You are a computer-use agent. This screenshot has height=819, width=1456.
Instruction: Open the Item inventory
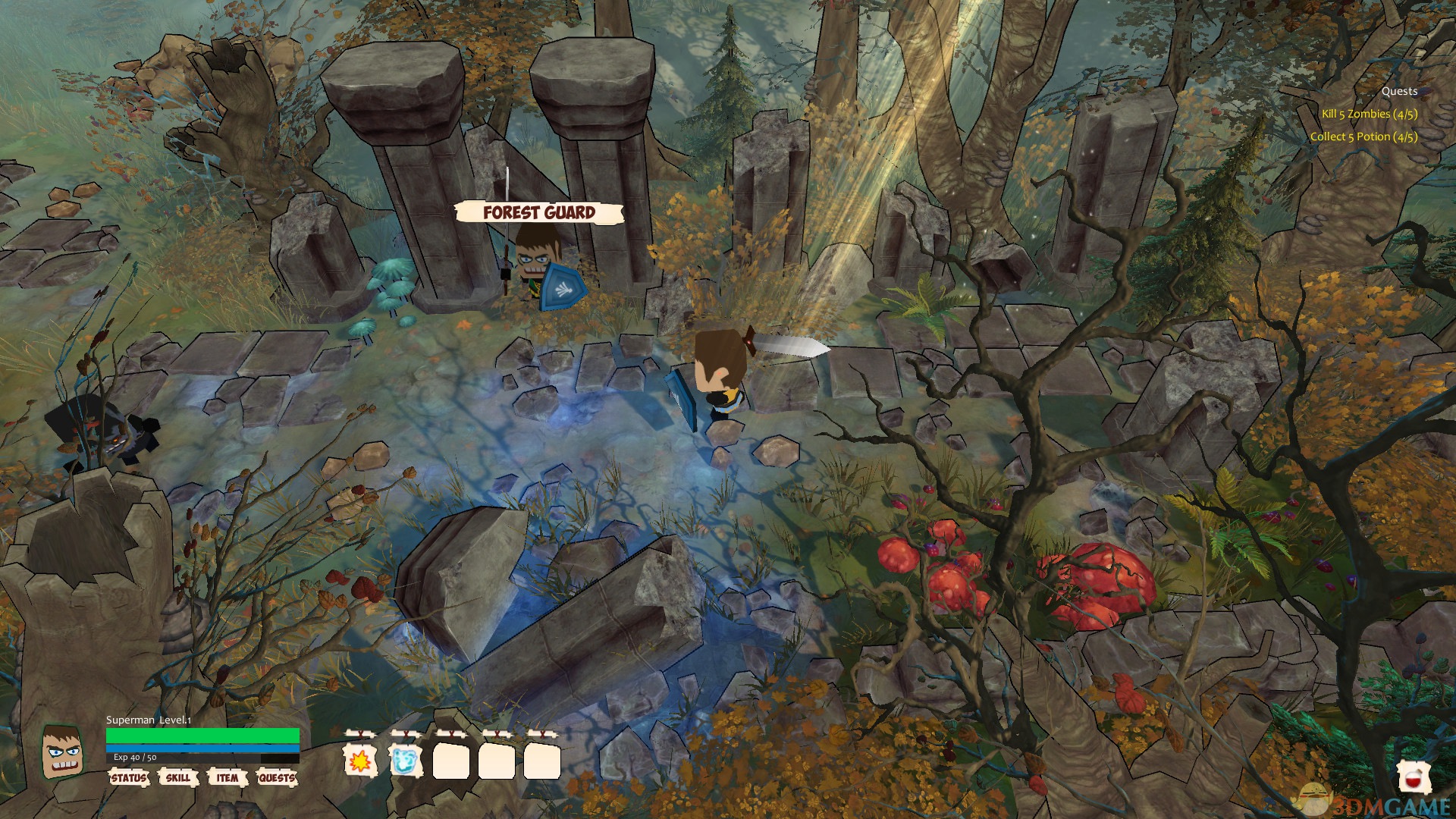(x=227, y=777)
